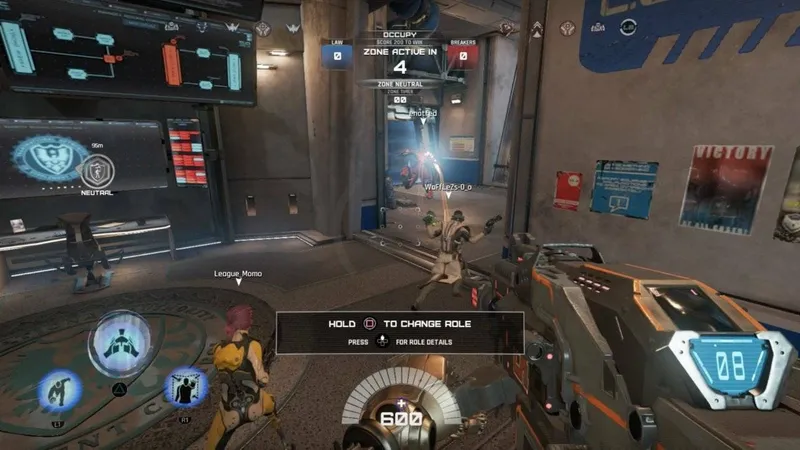Use the chained-figure ability icon
The image size is (800, 450).
[184, 388]
